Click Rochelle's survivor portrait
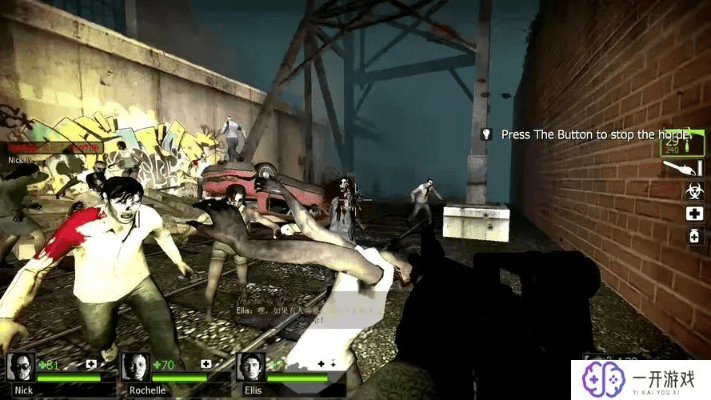Screen dimensions: 711x400 tap(136, 366)
